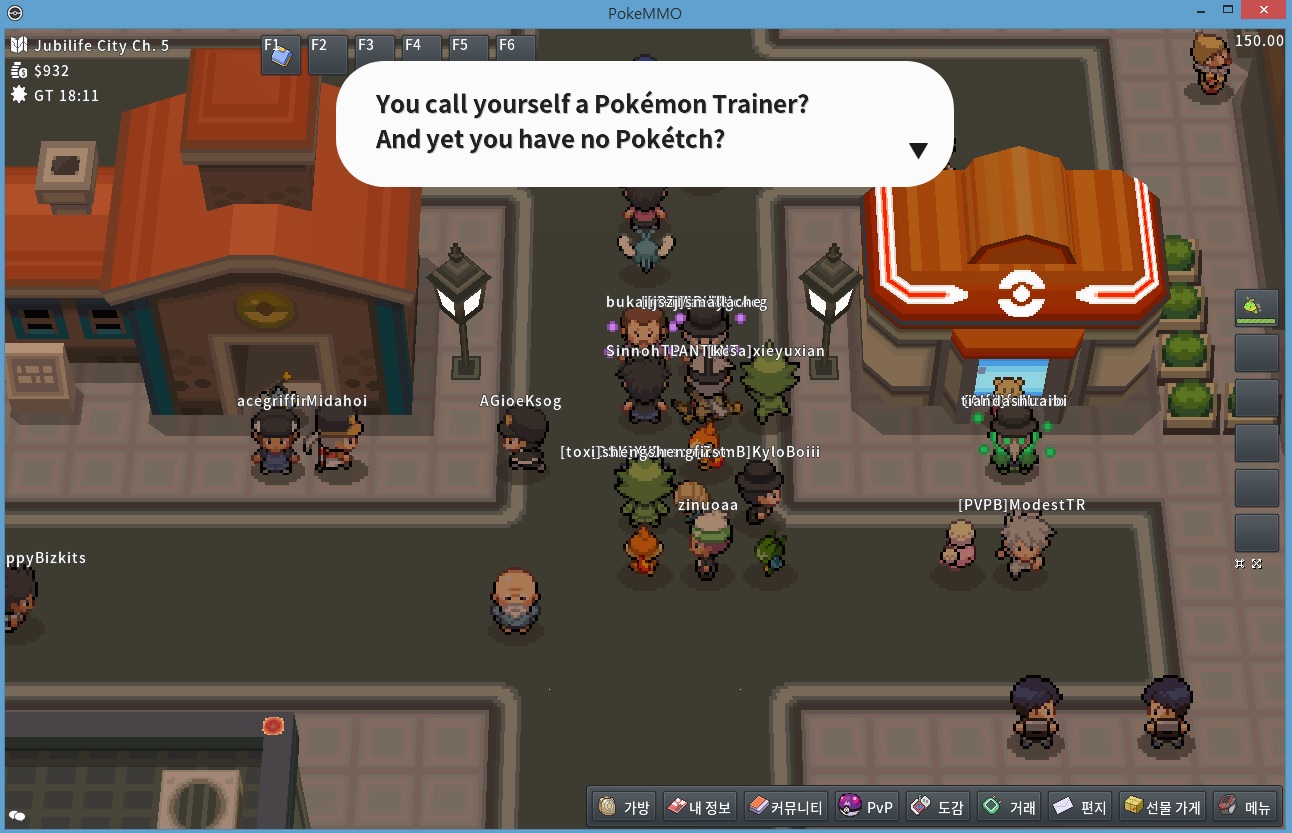Select the green Pokémon in the party slot
Viewport: 1292px width, 833px height.
(x=1256, y=308)
